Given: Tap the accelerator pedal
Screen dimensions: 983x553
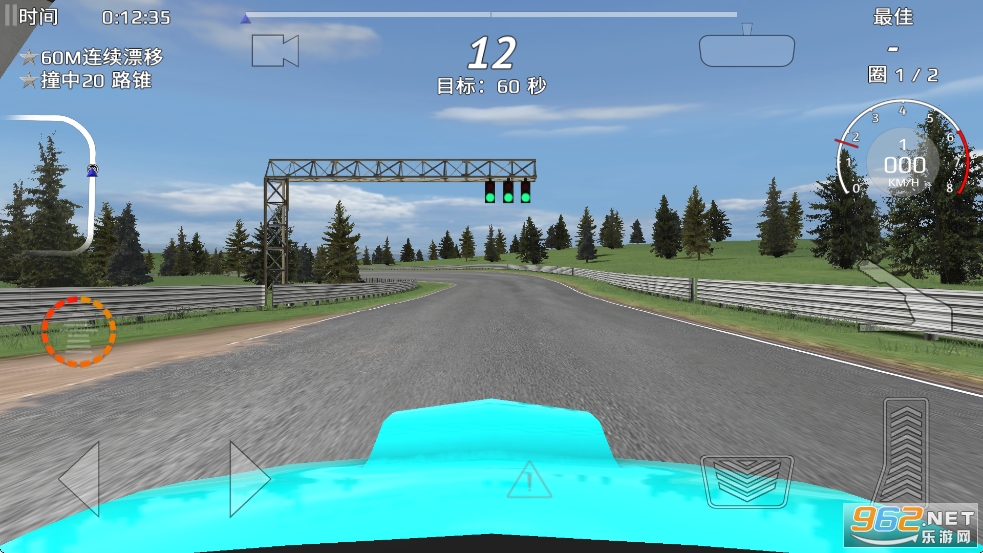Looking at the screenshot, I should click(905, 452).
